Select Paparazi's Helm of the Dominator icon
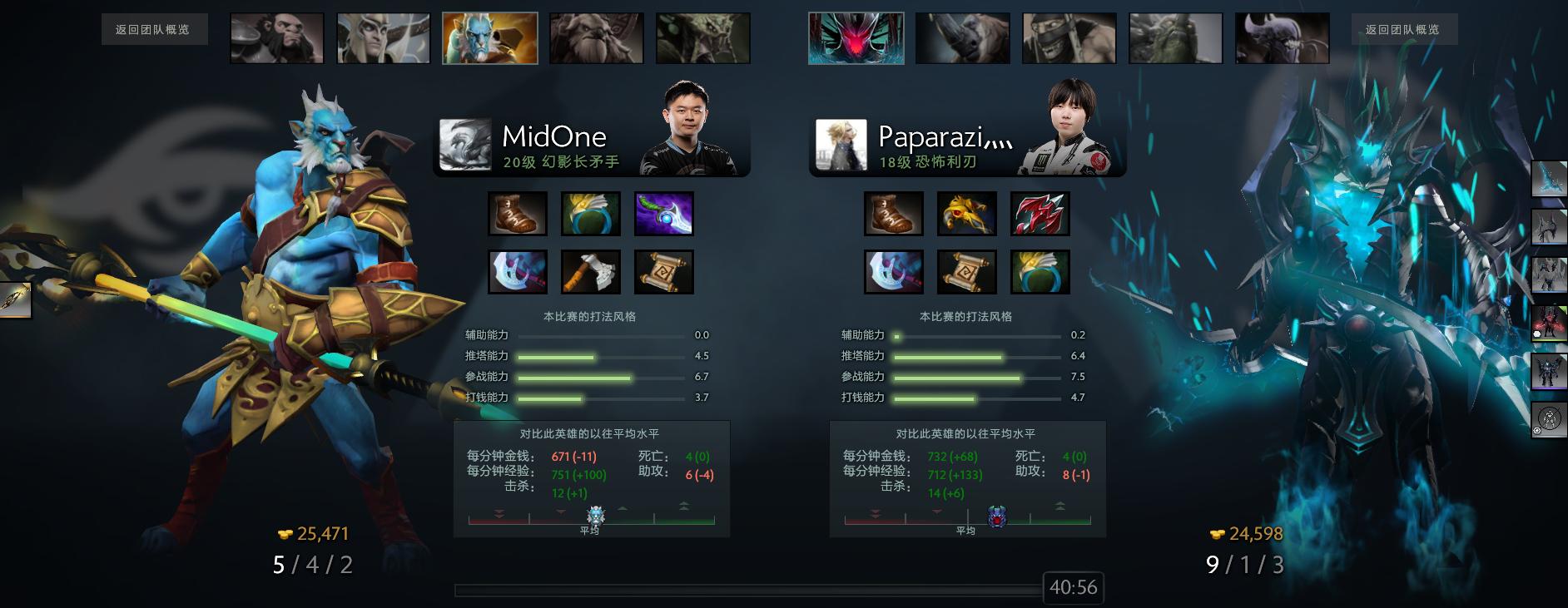This screenshot has width=1568, height=608. (968, 213)
